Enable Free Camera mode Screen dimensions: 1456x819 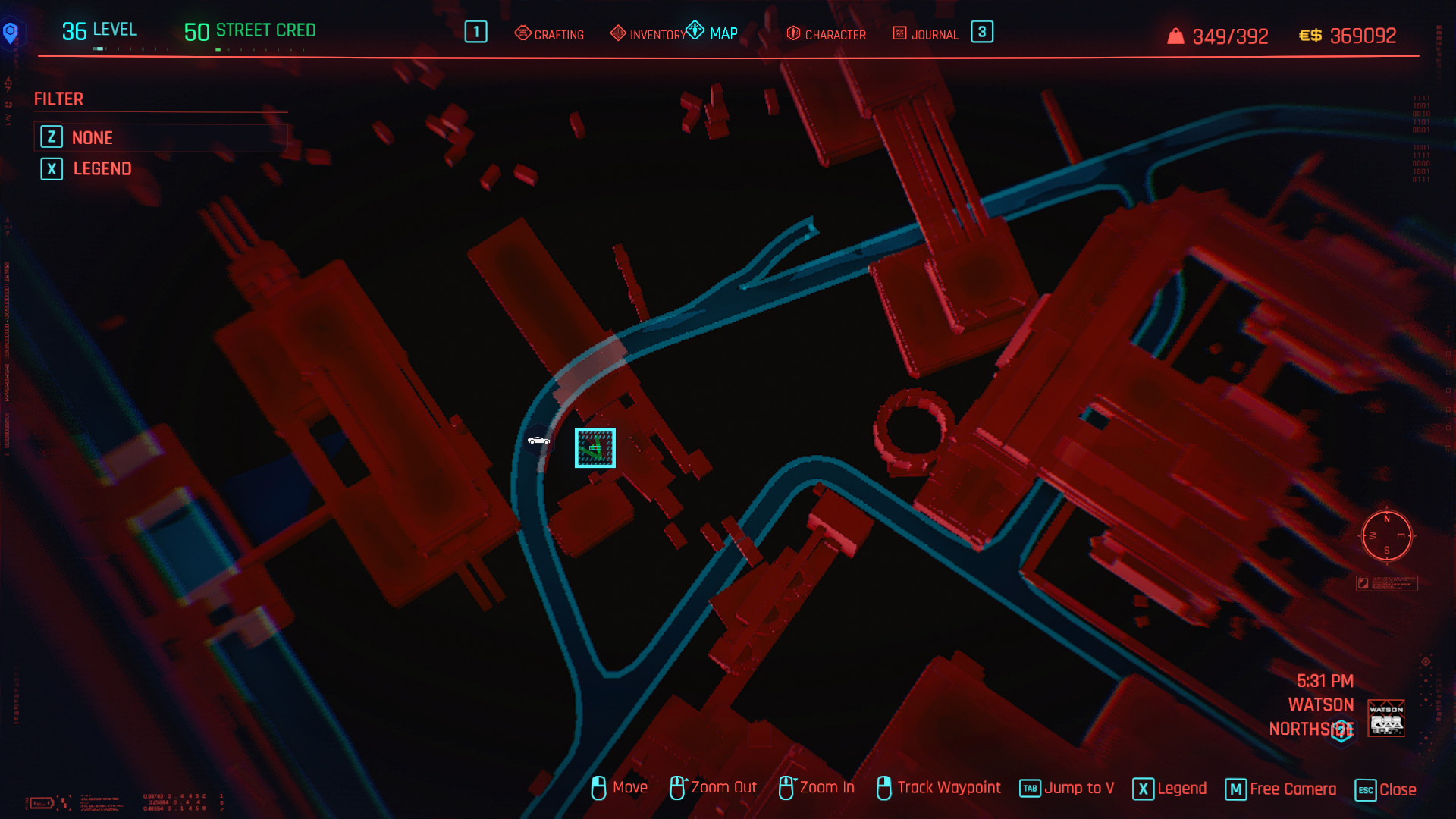pyautogui.click(x=1282, y=789)
